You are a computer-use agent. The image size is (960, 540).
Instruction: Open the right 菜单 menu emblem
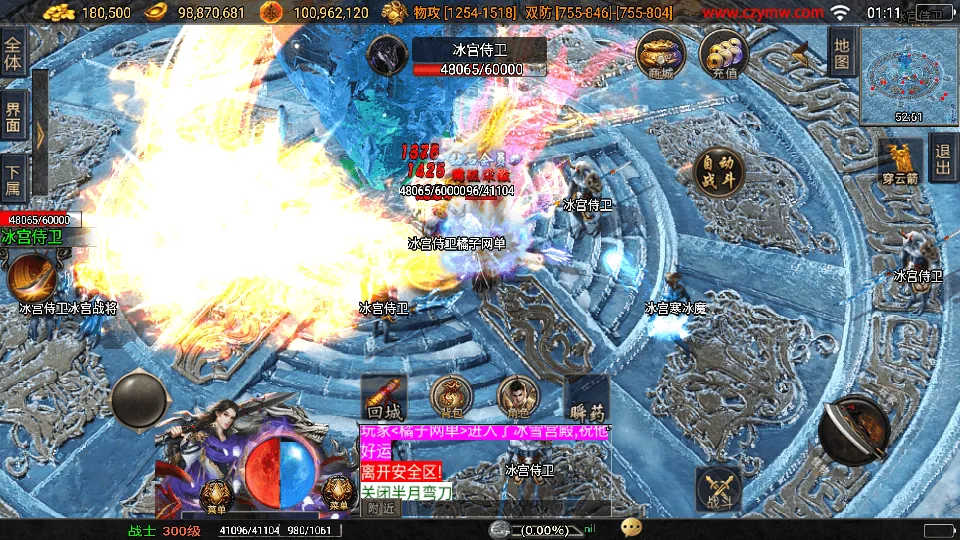tap(337, 493)
